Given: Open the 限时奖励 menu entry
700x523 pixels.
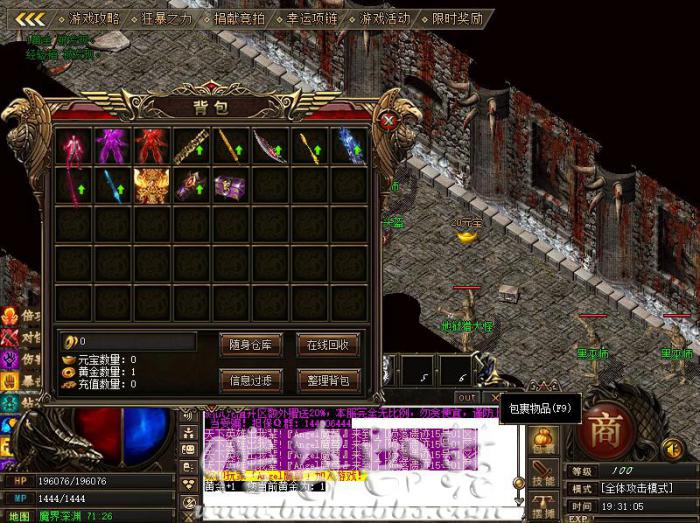Looking at the screenshot, I should tap(457, 18).
